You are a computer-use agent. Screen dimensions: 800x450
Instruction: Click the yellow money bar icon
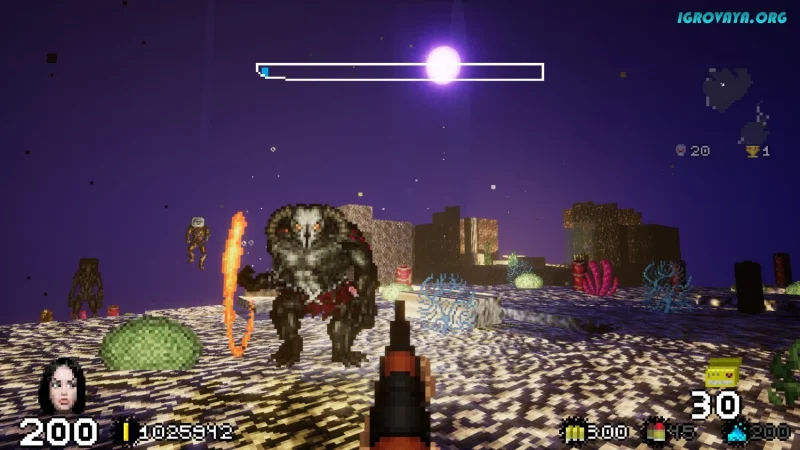click(x=127, y=432)
